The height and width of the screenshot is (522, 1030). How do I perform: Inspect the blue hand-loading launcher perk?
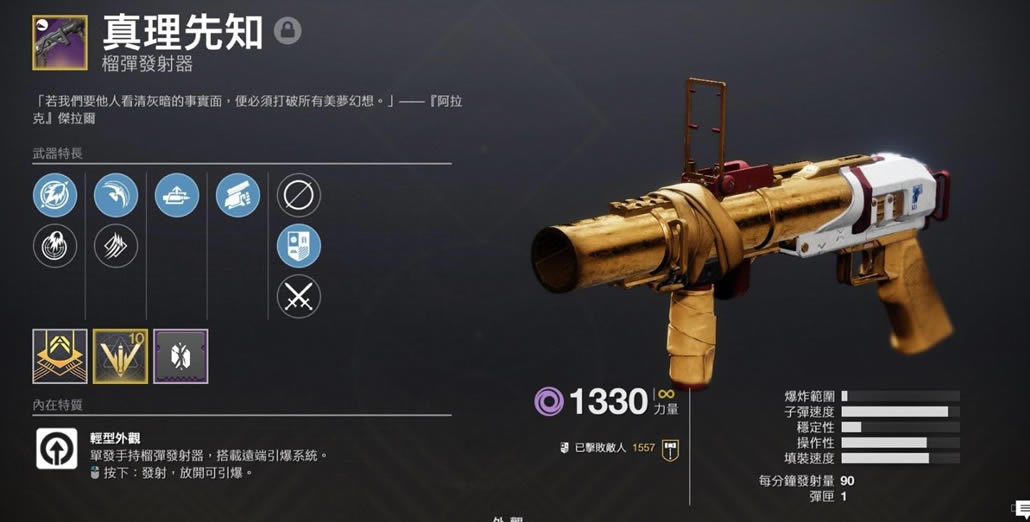point(238,195)
